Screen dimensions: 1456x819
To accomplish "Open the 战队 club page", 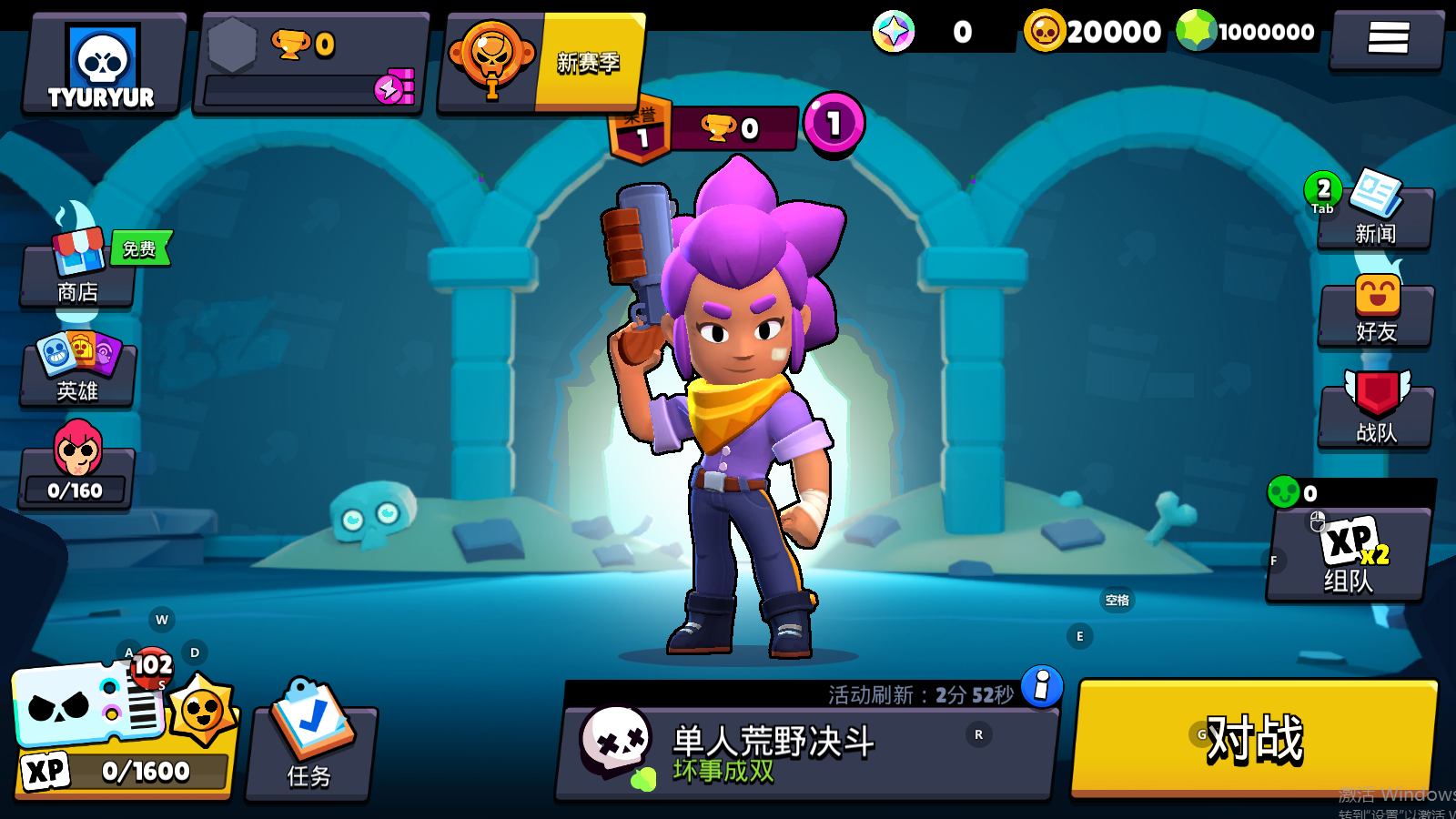I will [1376, 413].
